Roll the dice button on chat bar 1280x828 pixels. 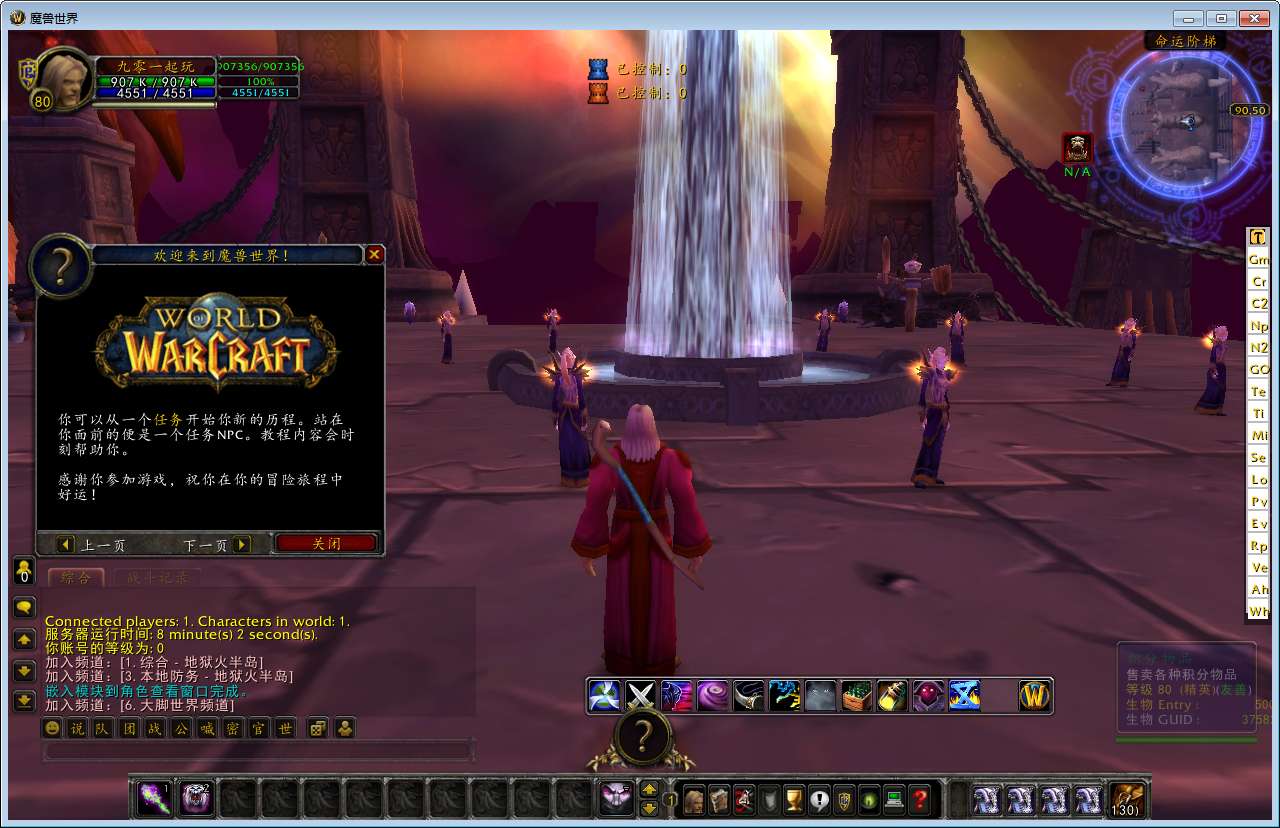[x=316, y=728]
